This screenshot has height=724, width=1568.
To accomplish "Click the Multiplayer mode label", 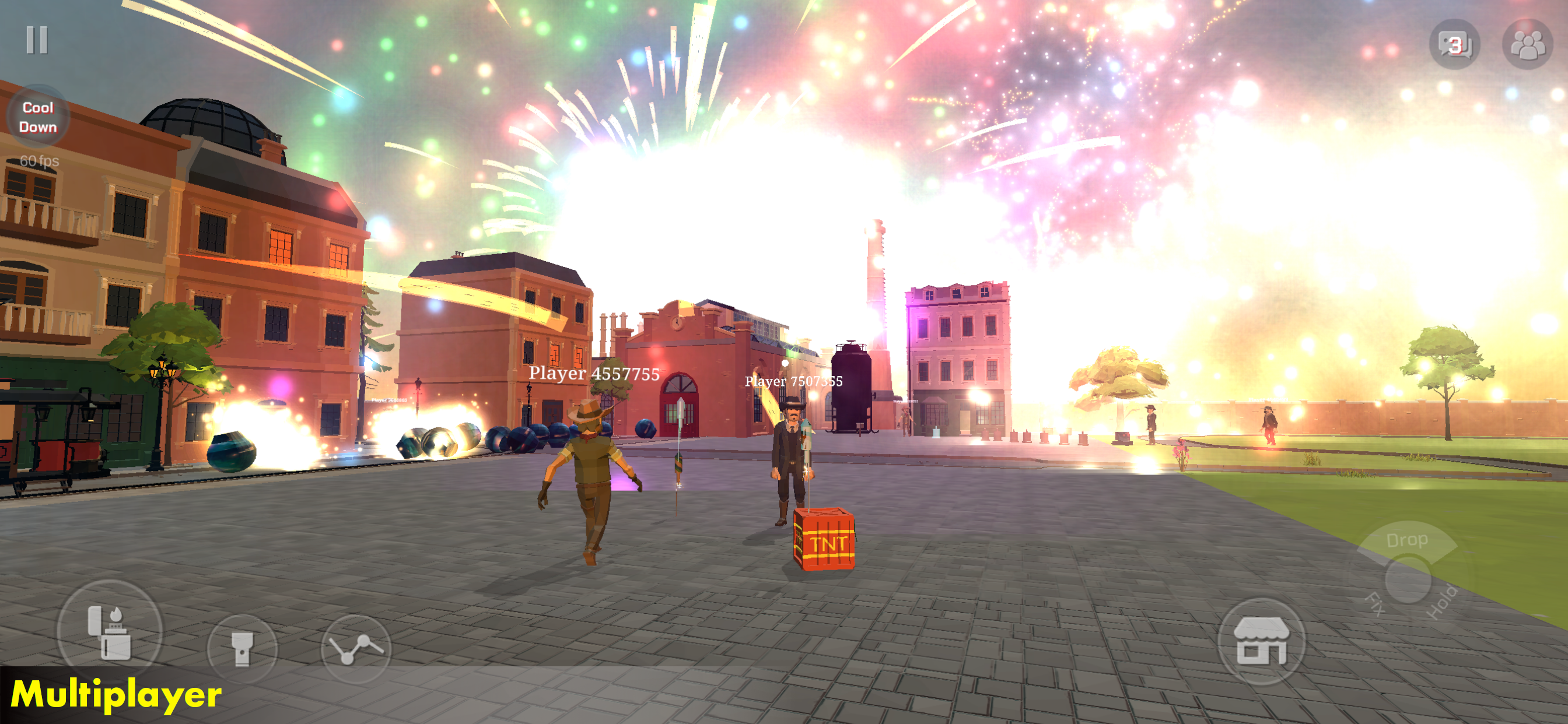I will pos(117,695).
